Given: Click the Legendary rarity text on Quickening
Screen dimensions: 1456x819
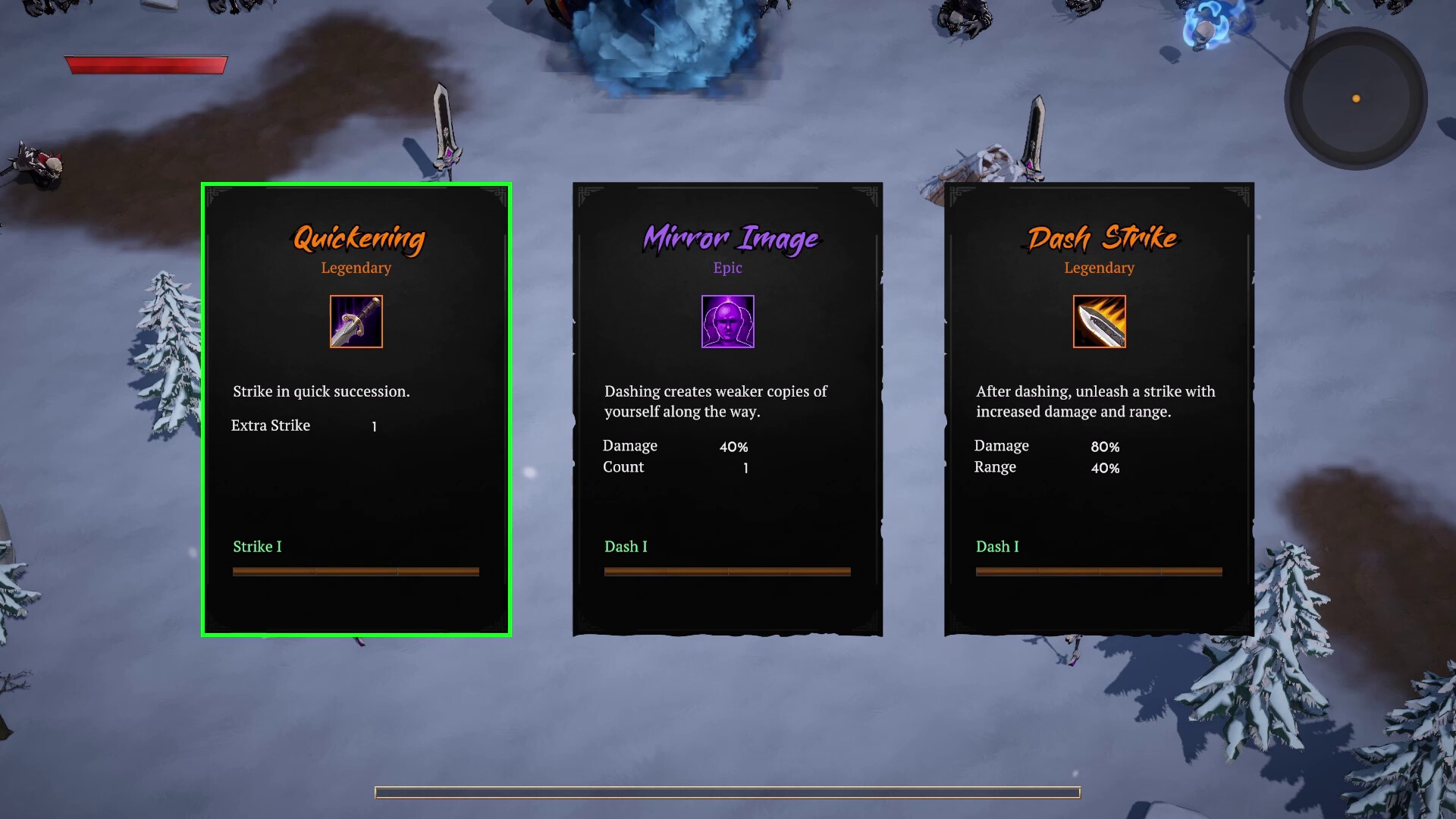Looking at the screenshot, I should (356, 268).
